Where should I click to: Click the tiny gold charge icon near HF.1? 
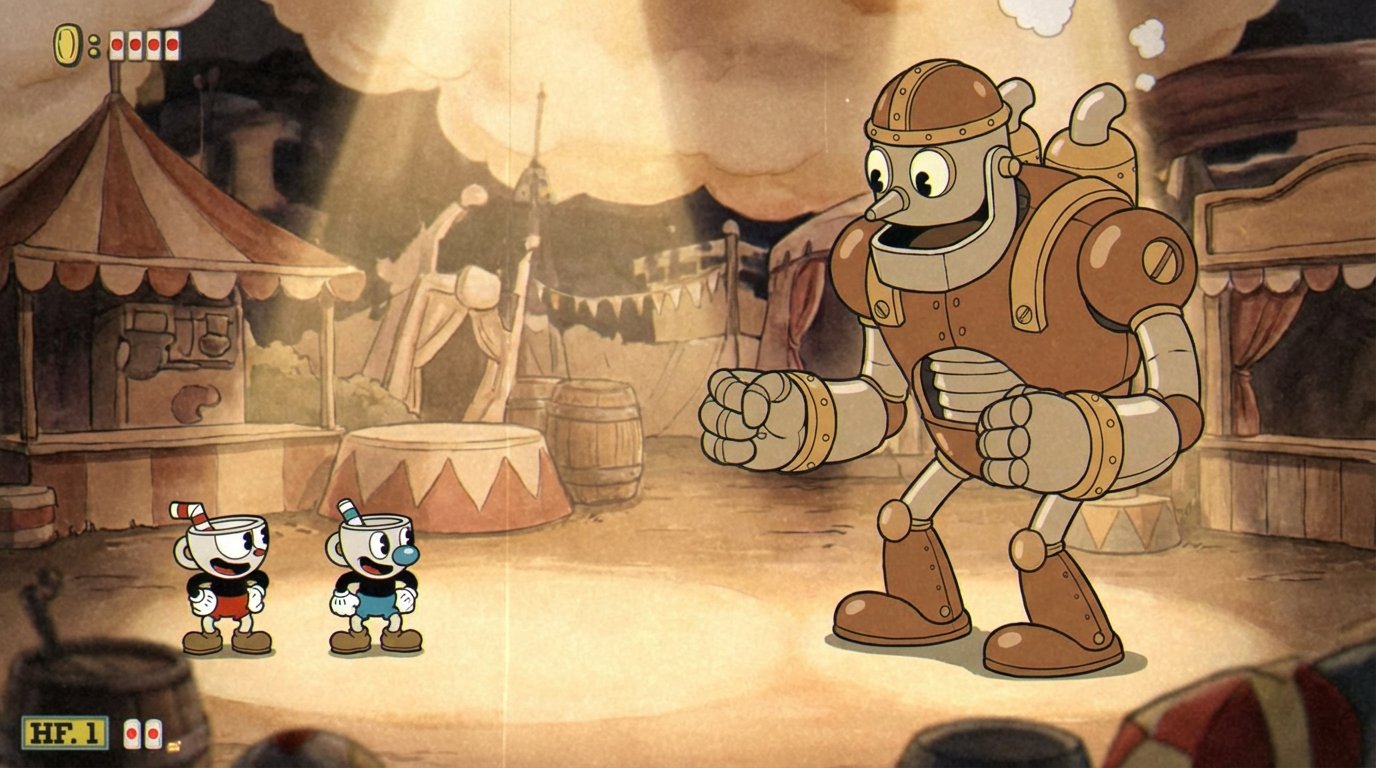click(173, 746)
